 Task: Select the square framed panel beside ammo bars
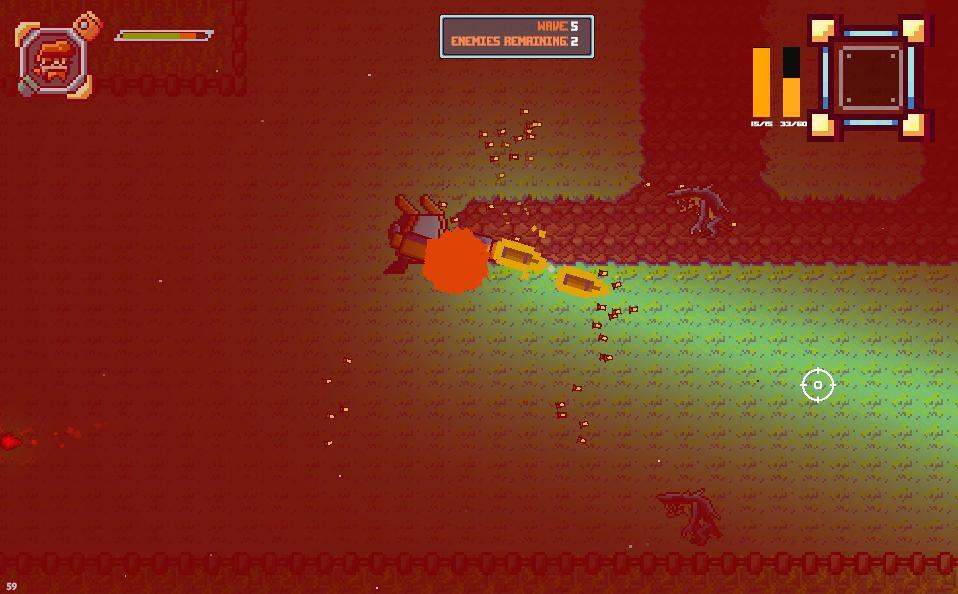pyautogui.click(x=869, y=77)
